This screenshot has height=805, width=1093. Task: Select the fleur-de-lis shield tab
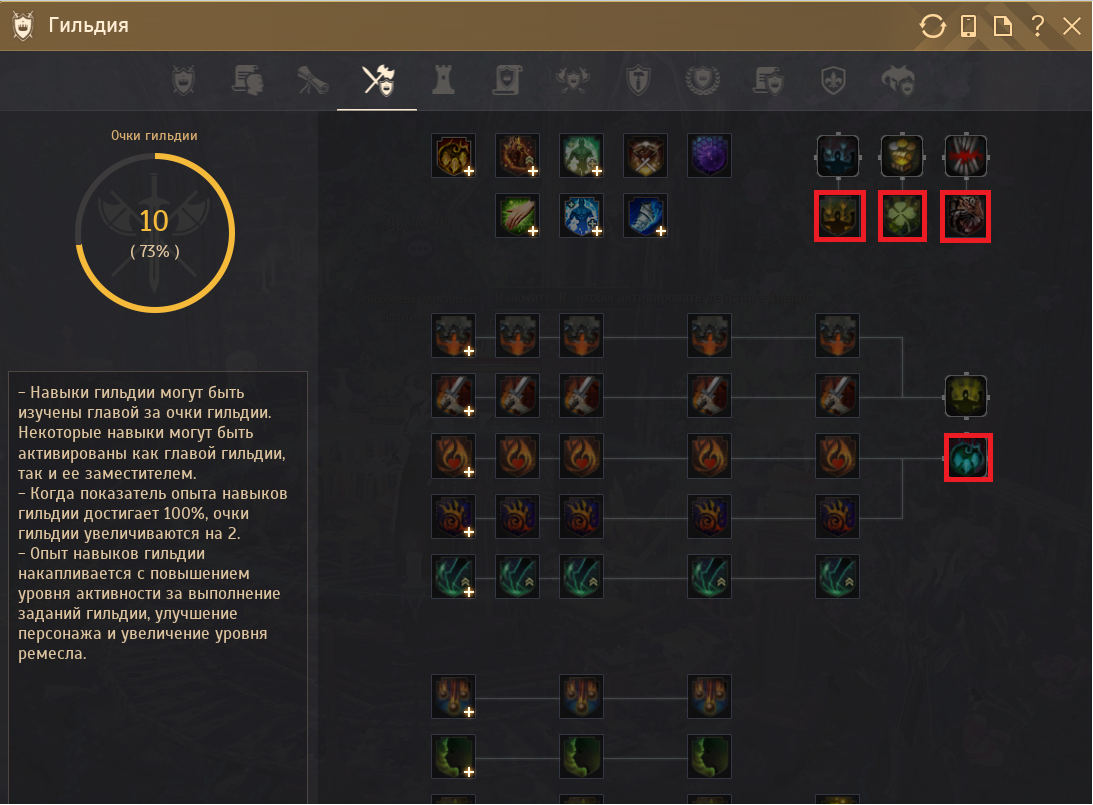click(832, 80)
